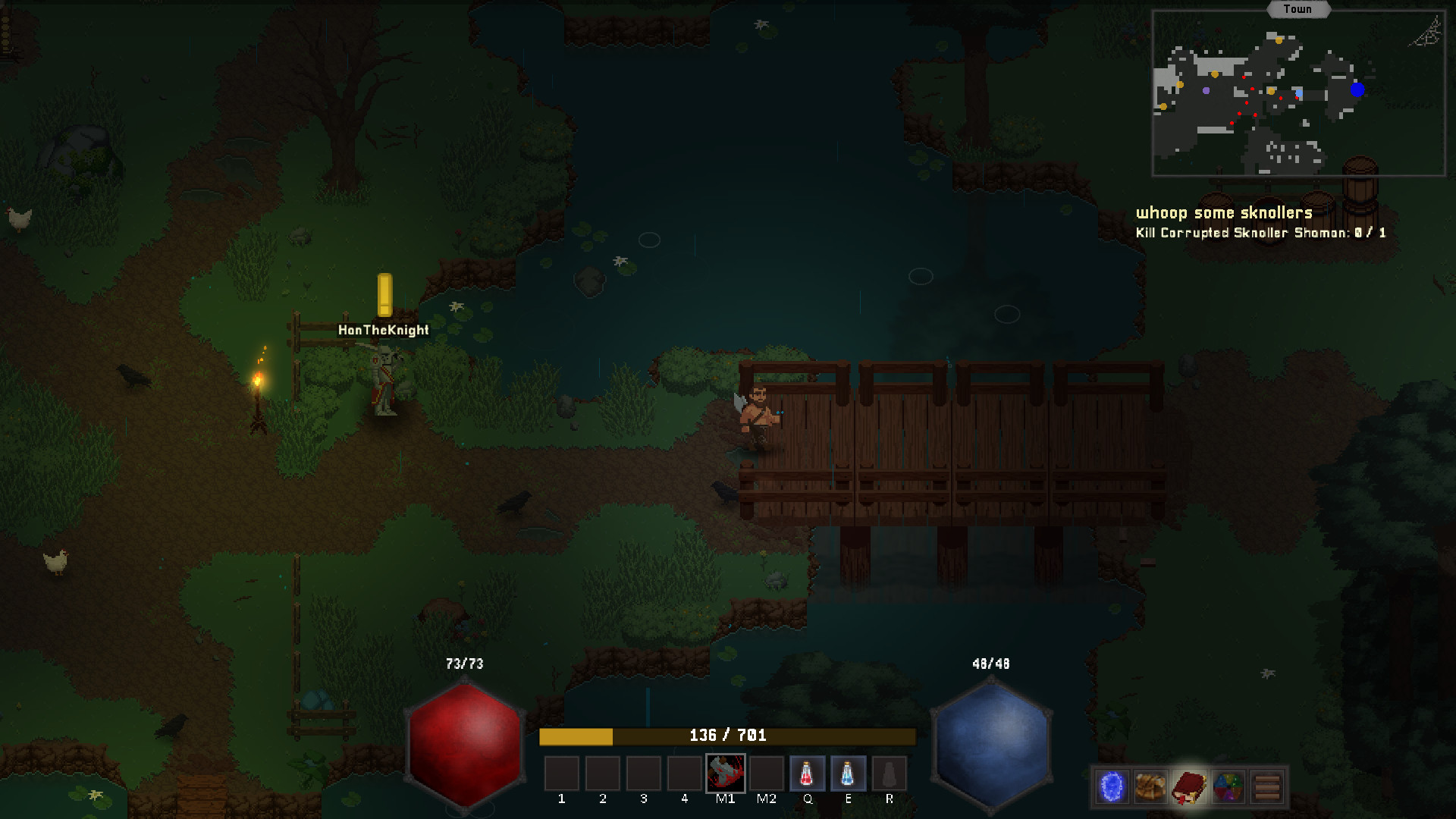Use the red health potion in slot Q
The image size is (1456, 819).
coord(808,774)
